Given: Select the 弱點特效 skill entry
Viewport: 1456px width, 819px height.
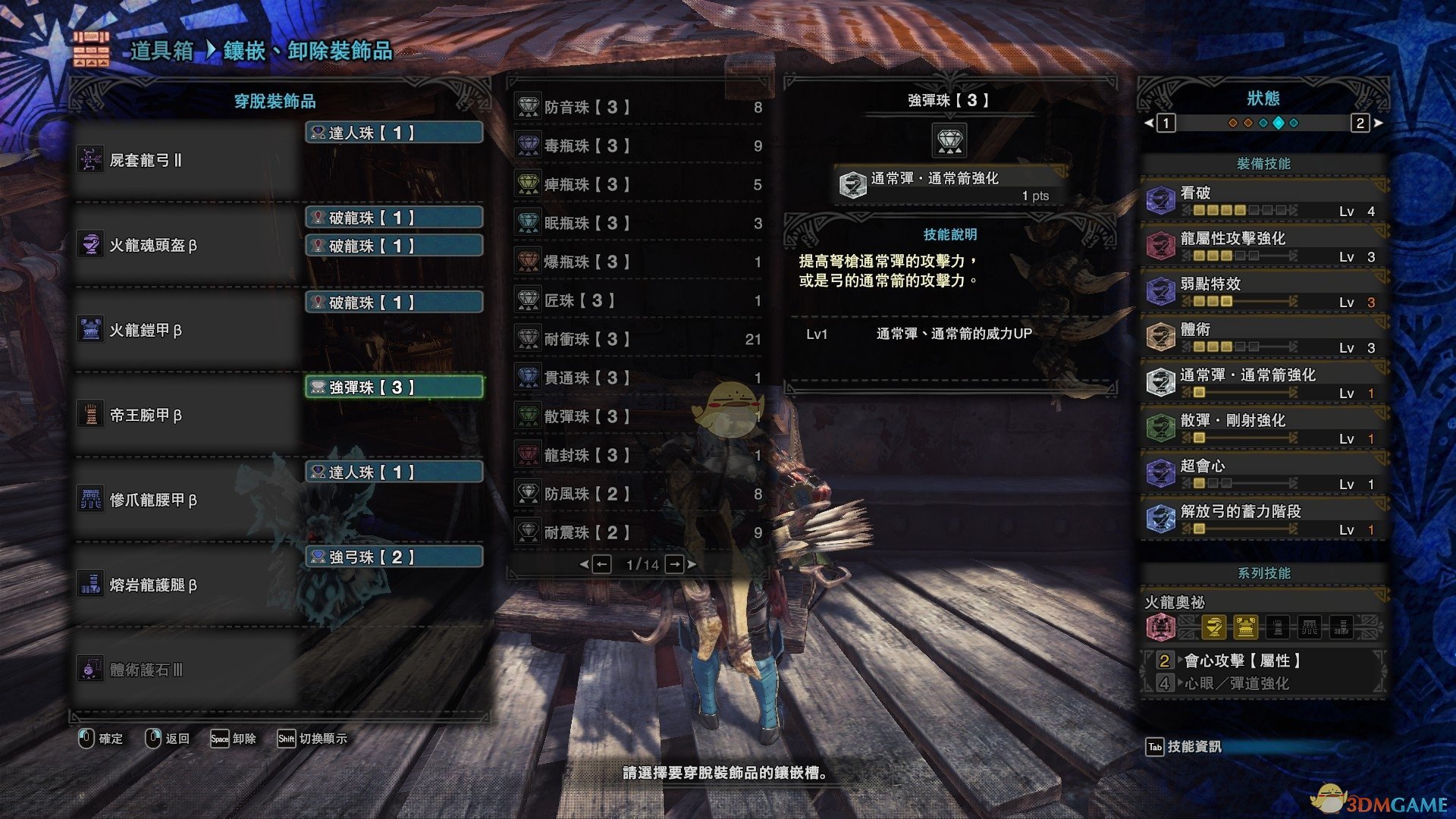Looking at the screenshot, I should point(1263,291).
